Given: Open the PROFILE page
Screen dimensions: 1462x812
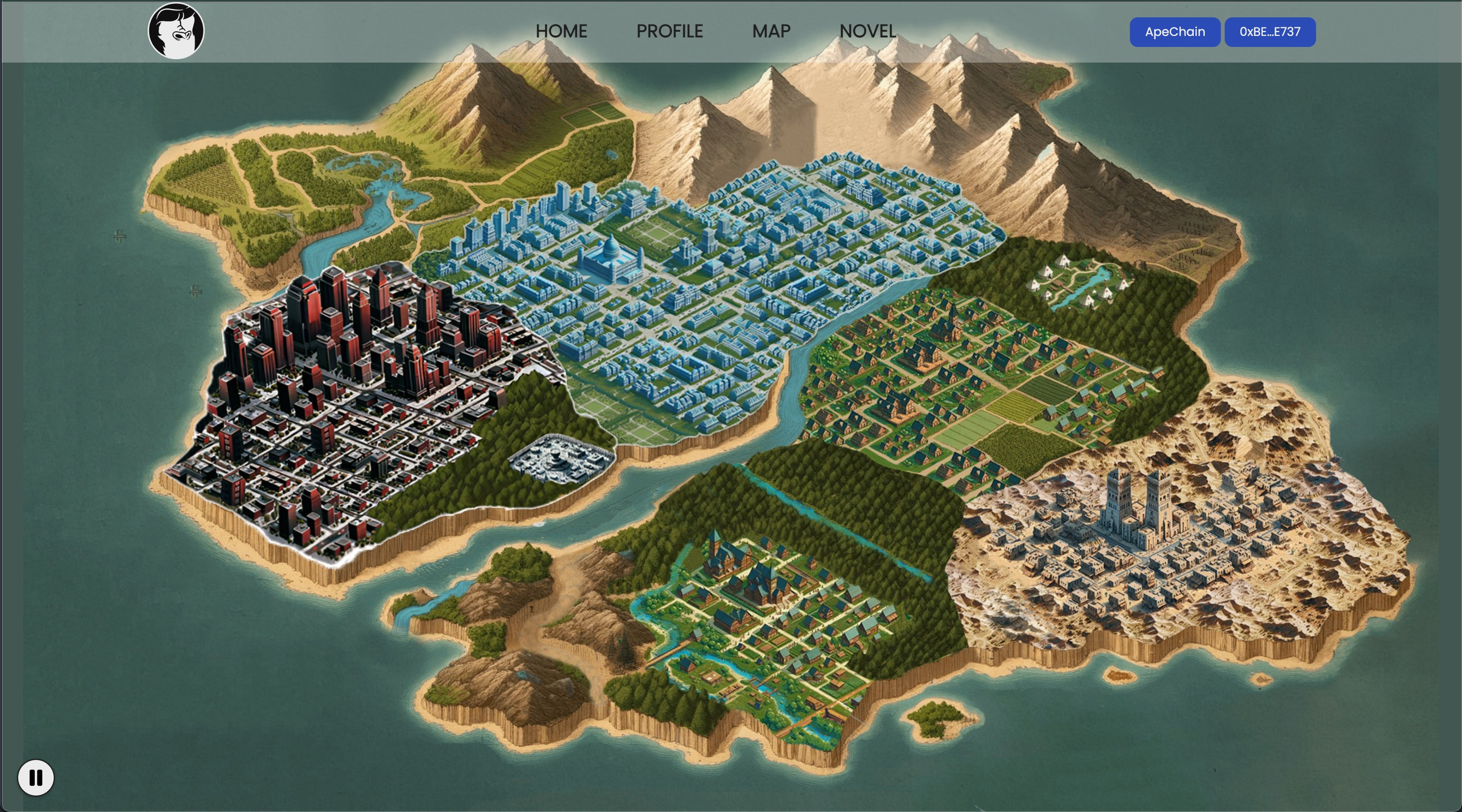Looking at the screenshot, I should click(669, 31).
